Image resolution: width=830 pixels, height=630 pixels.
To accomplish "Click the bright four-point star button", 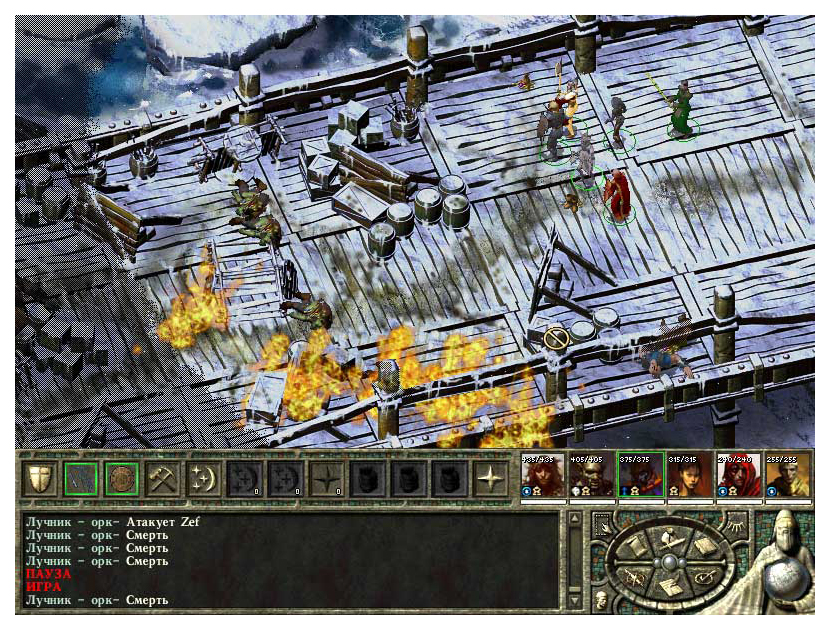I will click(x=489, y=478).
